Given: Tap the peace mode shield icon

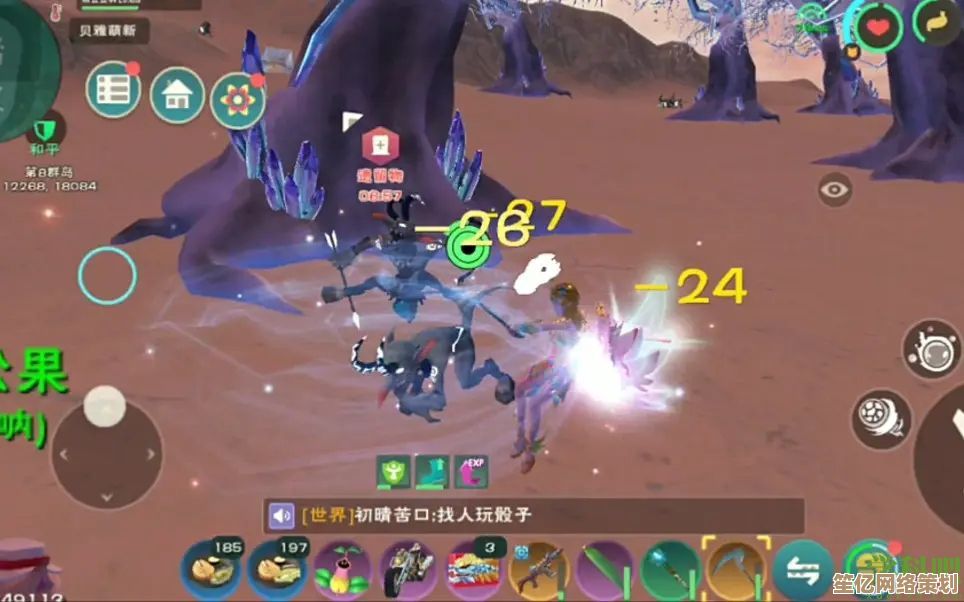Looking at the screenshot, I should click(x=43, y=131).
